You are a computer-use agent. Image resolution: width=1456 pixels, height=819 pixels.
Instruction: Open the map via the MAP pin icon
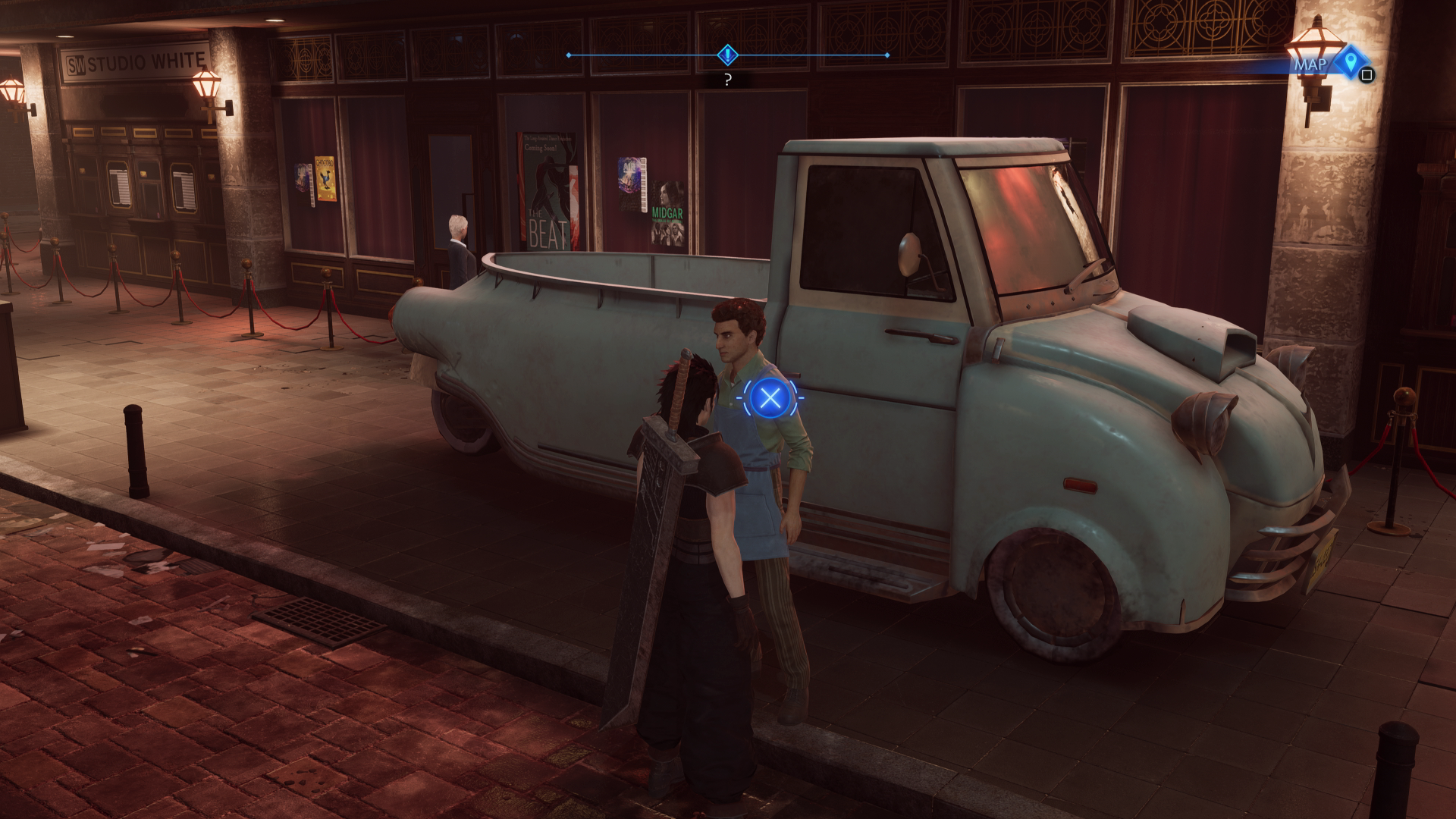tap(1350, 64)
